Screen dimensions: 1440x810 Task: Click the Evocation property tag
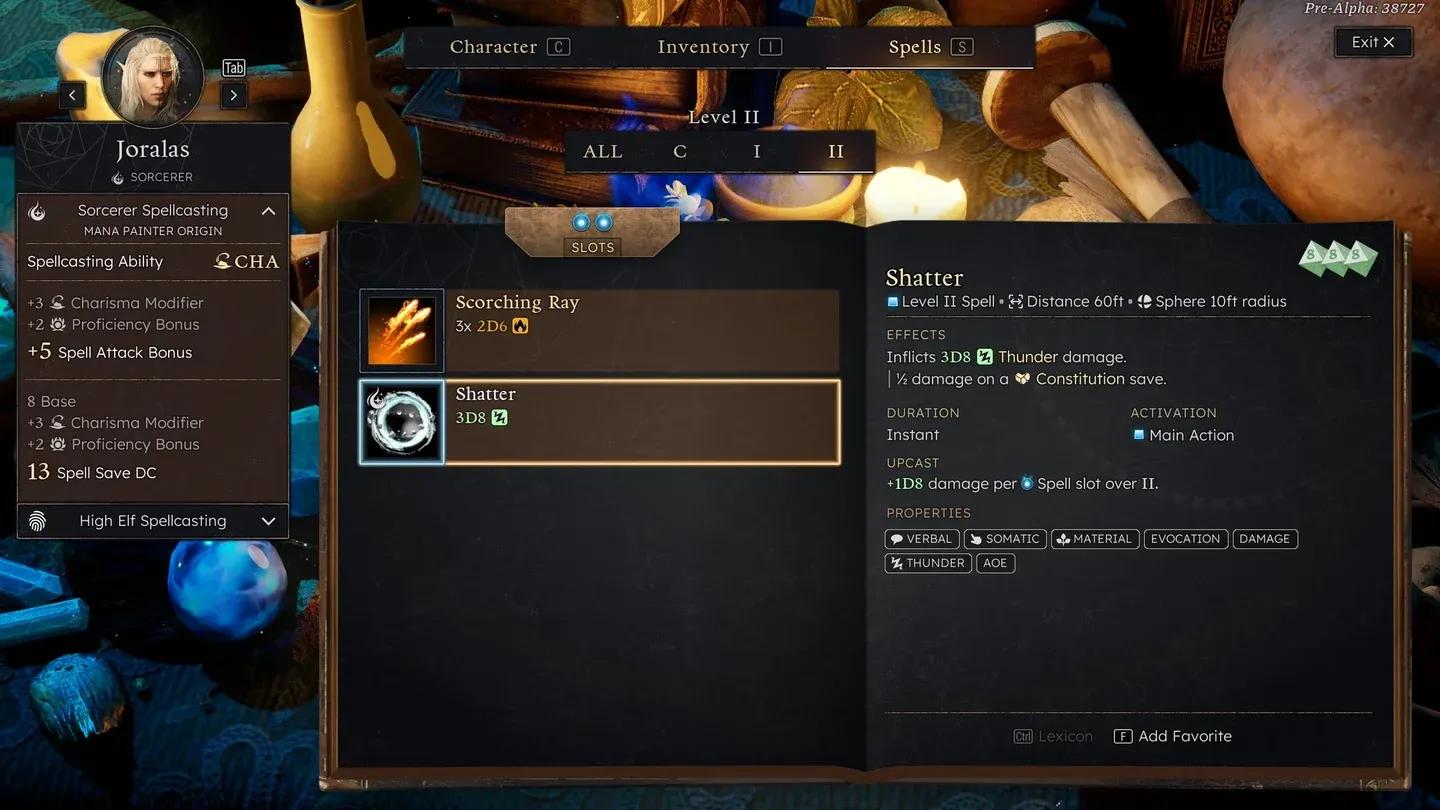pos(1185,539)
